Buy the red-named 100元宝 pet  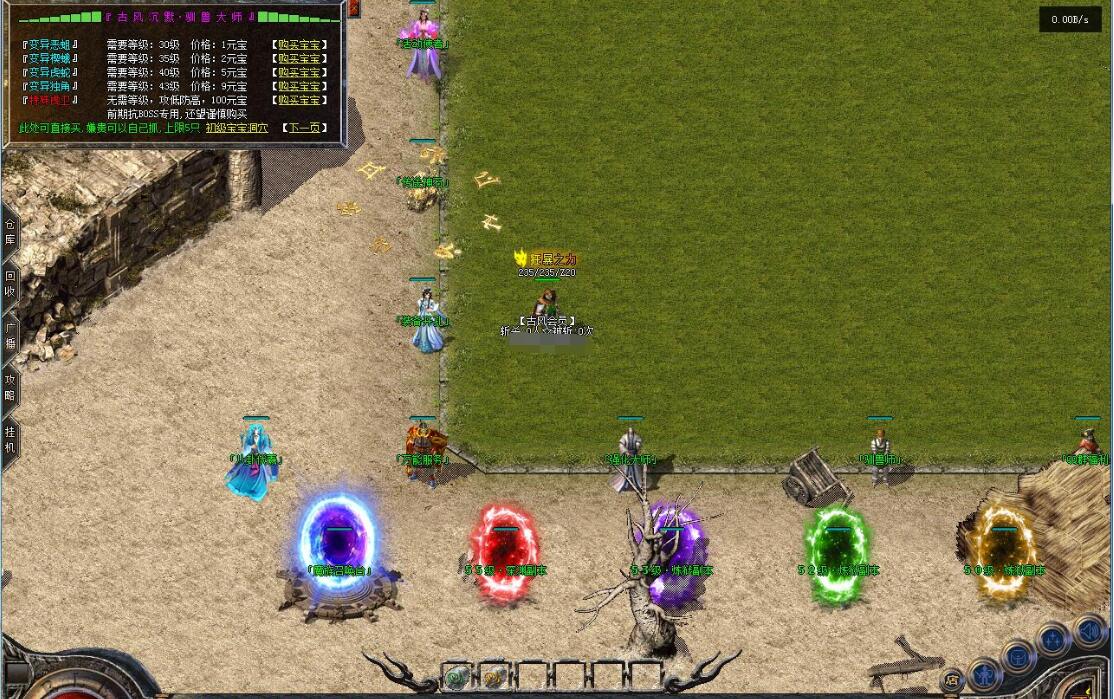point(299,101)
